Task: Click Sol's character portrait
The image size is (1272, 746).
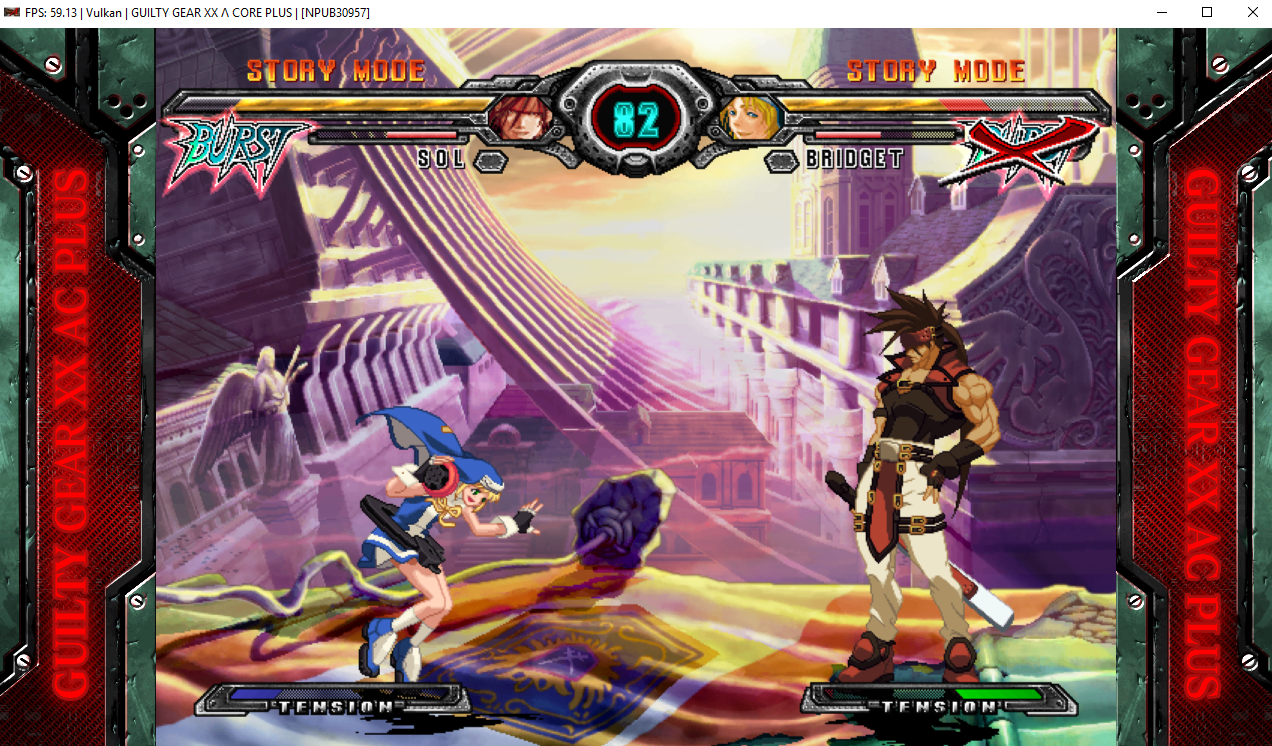Action: [x=520, y=119]
